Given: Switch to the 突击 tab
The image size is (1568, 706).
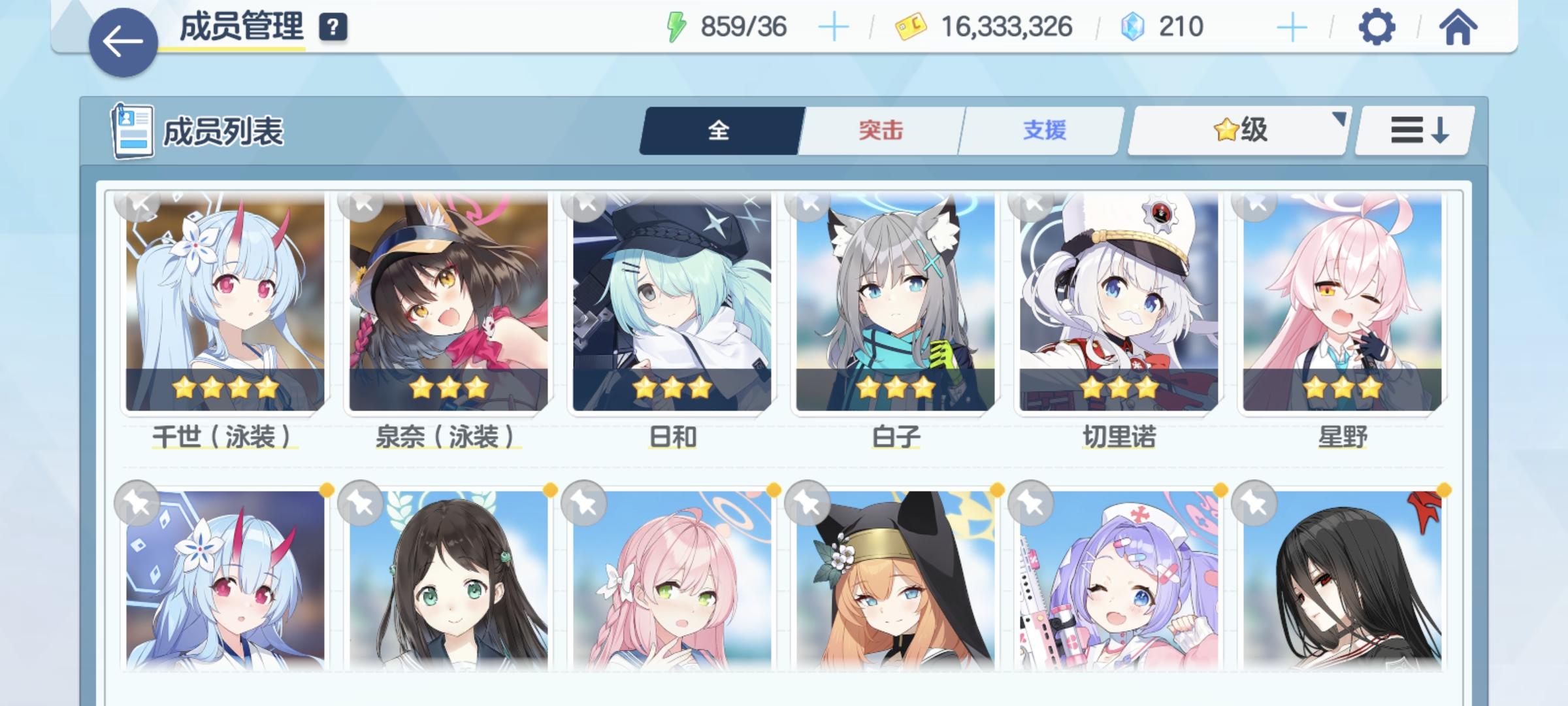Looking at the screenshot, I should [879, 130].
